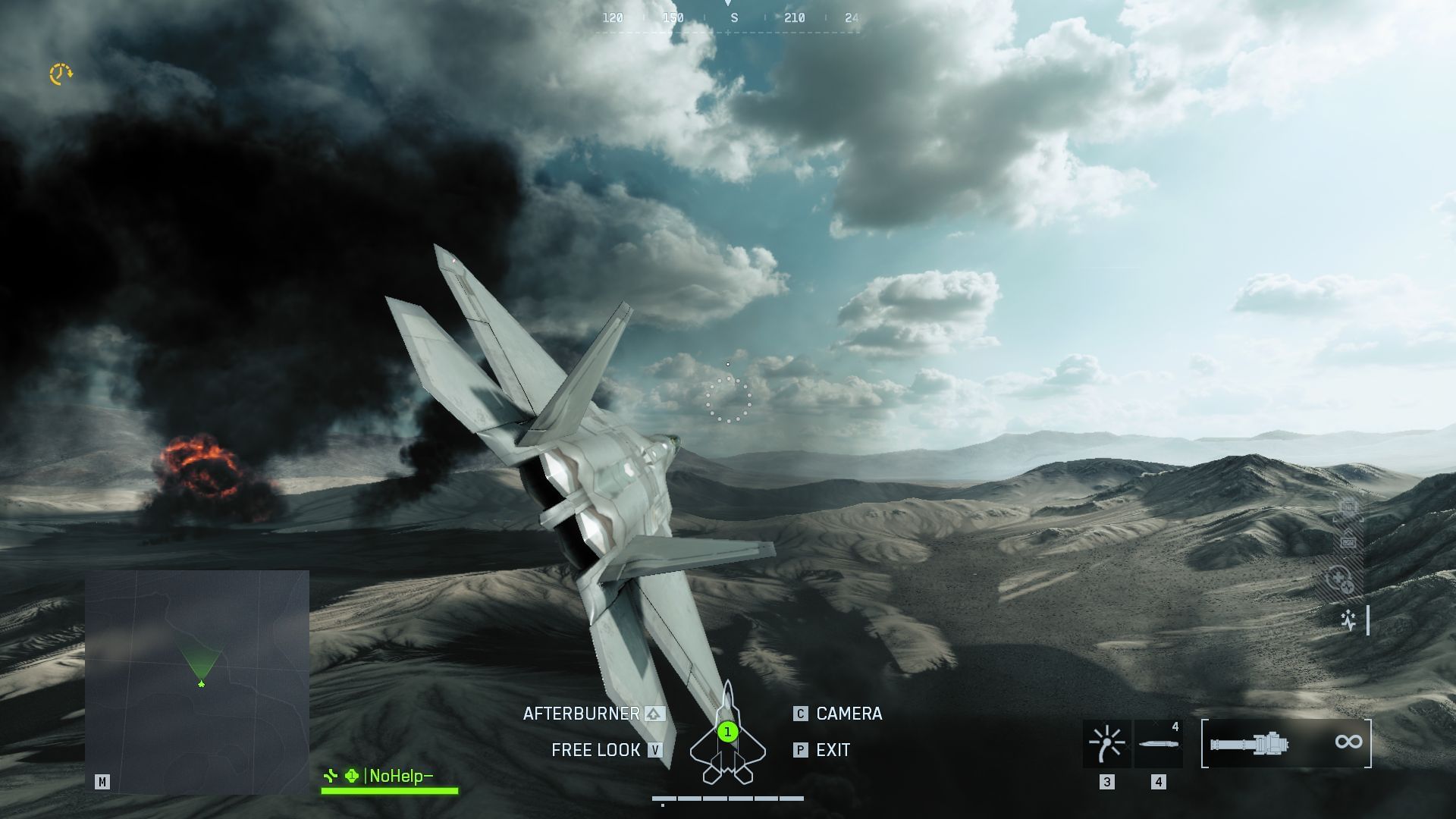Viewport: 1456px width, 819px height.
Task: Open the minimap in the corner
Action: click(x=197, y=681)
